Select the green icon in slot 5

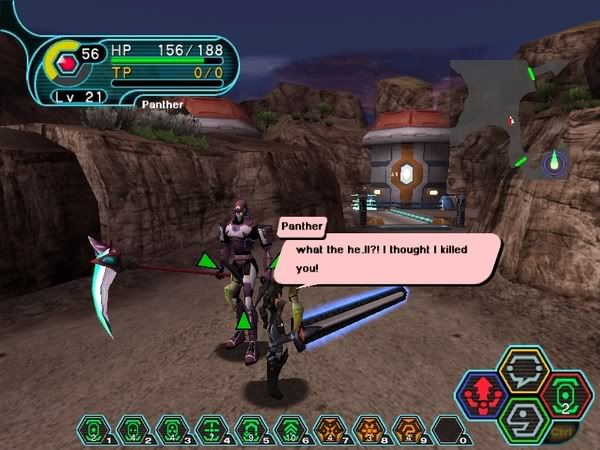(249, 430)
